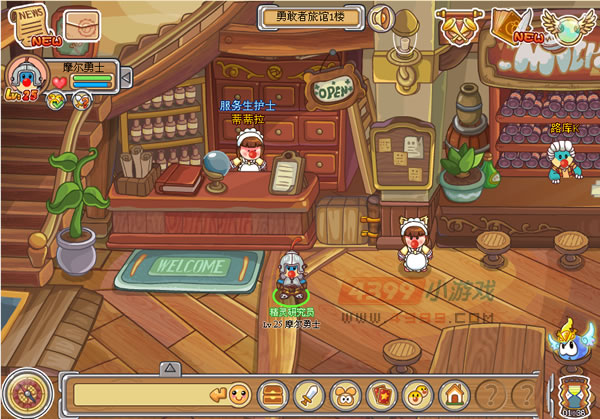Screen dimensions: 600x419
Task: Open the NEWS scroll
Action: (22, 23)
